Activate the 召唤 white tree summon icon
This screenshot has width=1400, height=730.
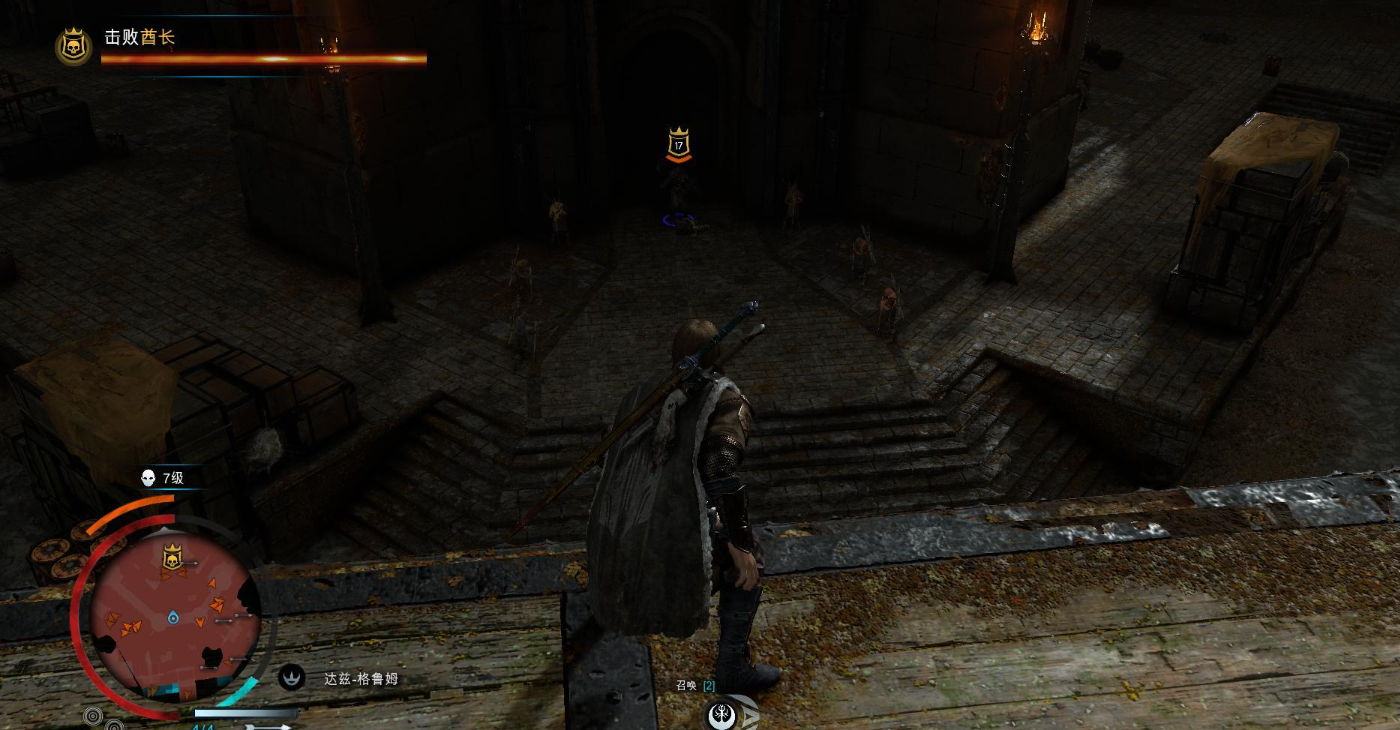click(x=722, y=714)
